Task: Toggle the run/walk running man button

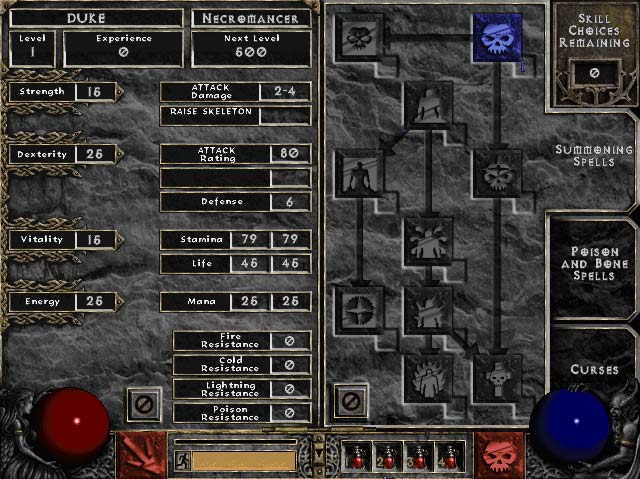Action: point(183,460)
